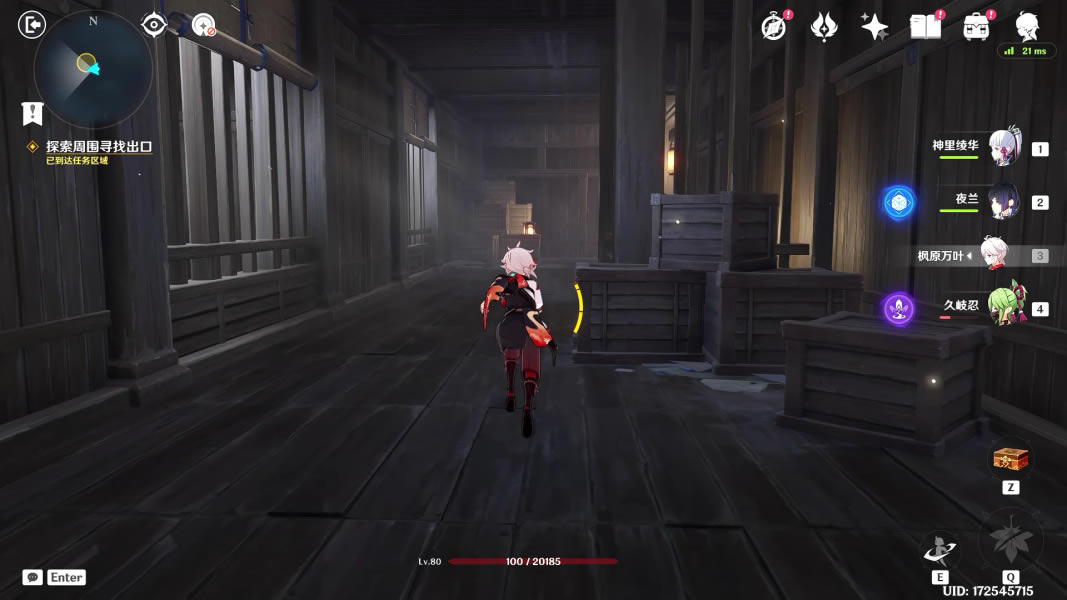This screenshot has width=1067, height=600.
Task: Switch to party member 久岐忍
Action: coord(1005,307)
